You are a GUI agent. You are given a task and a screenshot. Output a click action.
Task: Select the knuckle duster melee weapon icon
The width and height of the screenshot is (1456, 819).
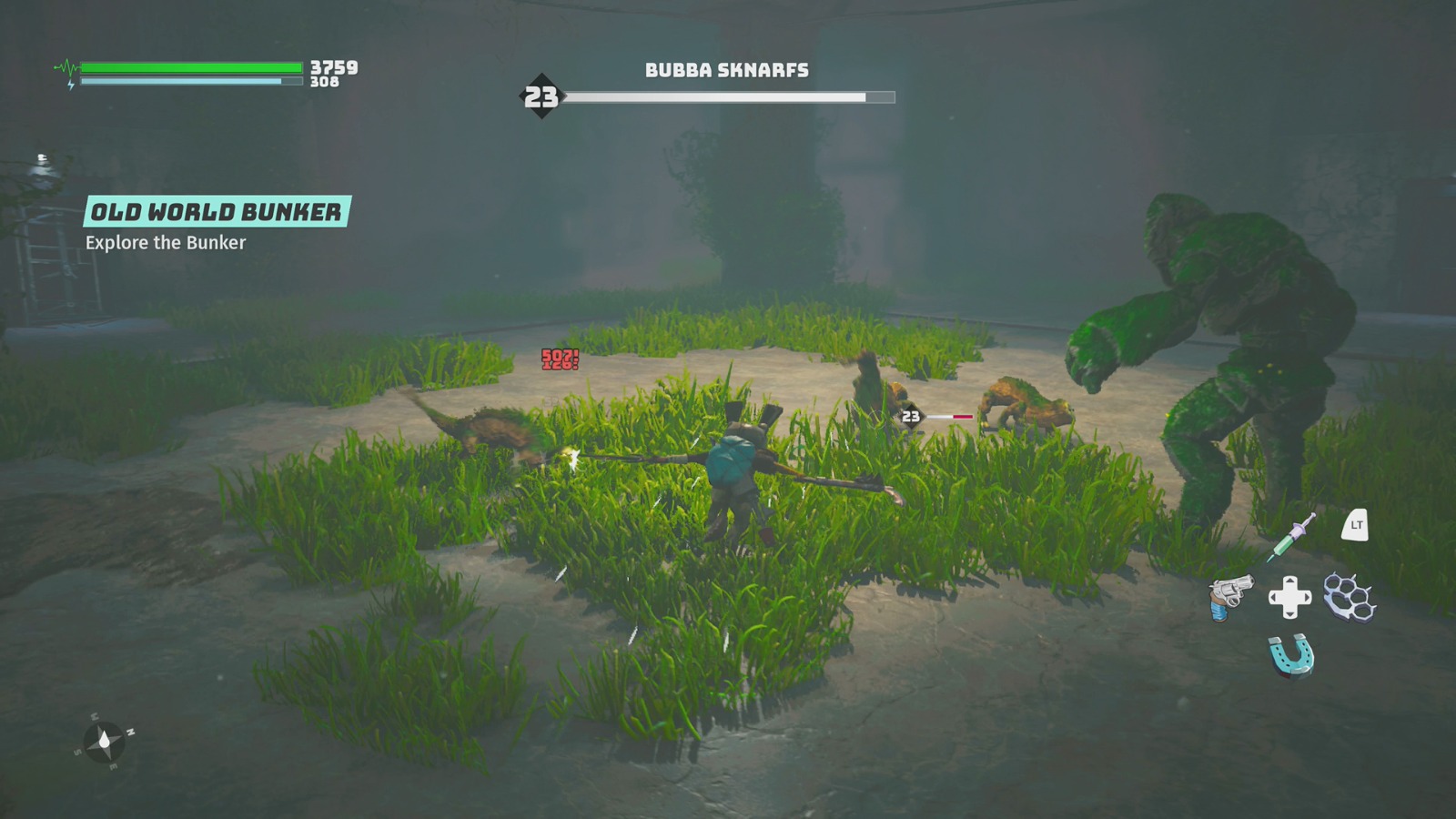(x=1349, y=596)
